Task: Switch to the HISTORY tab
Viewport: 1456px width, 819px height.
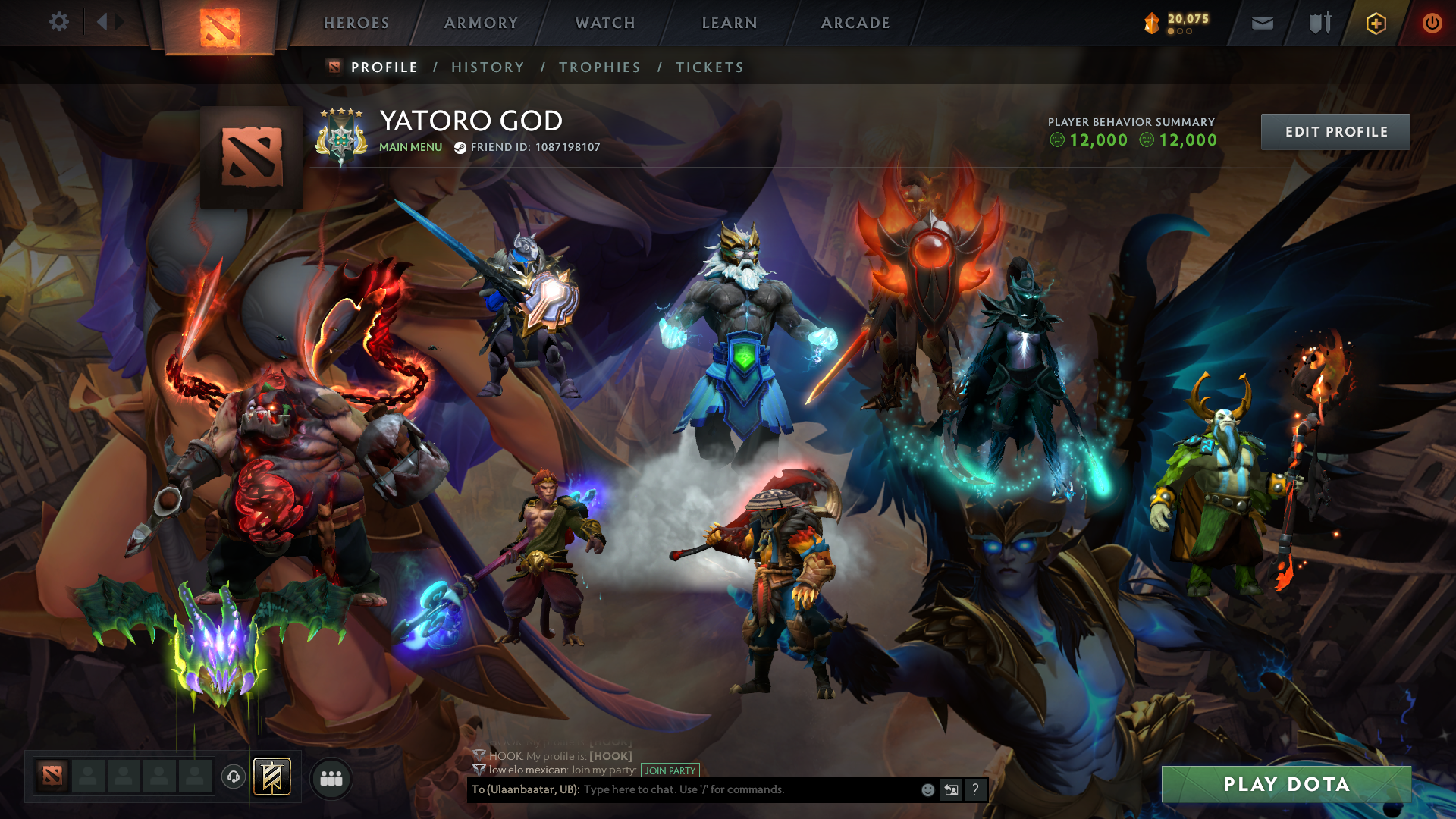Action: coord(488,67)
